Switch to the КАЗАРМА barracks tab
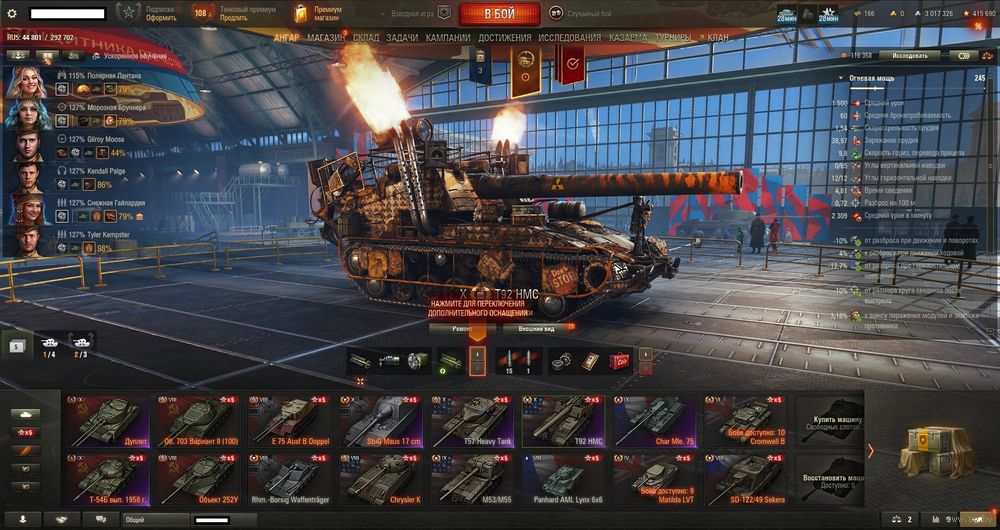This screenshot has width=1000, height=530. [628, 38]
